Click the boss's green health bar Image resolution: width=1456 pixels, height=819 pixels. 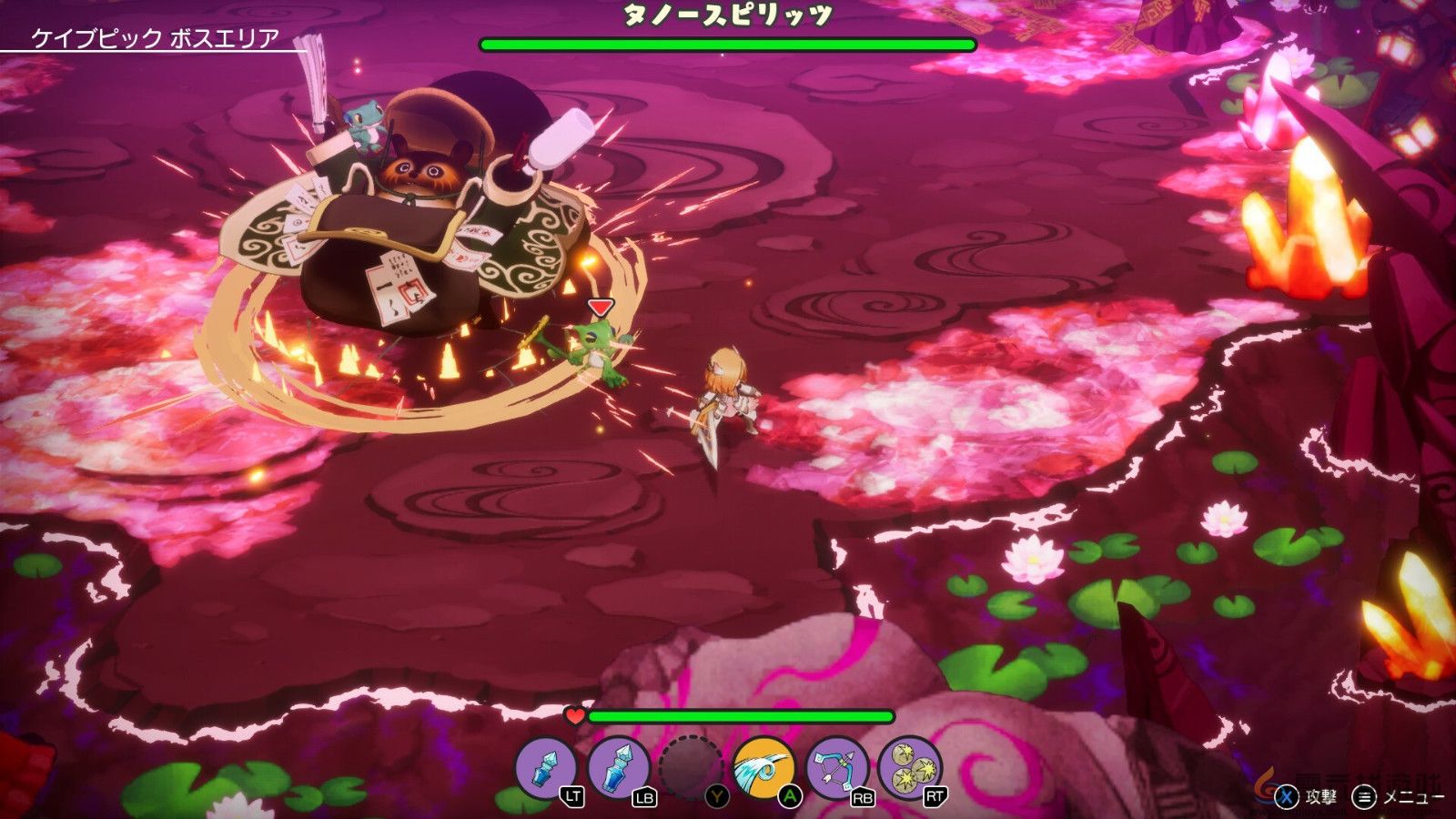click(728, 42)
